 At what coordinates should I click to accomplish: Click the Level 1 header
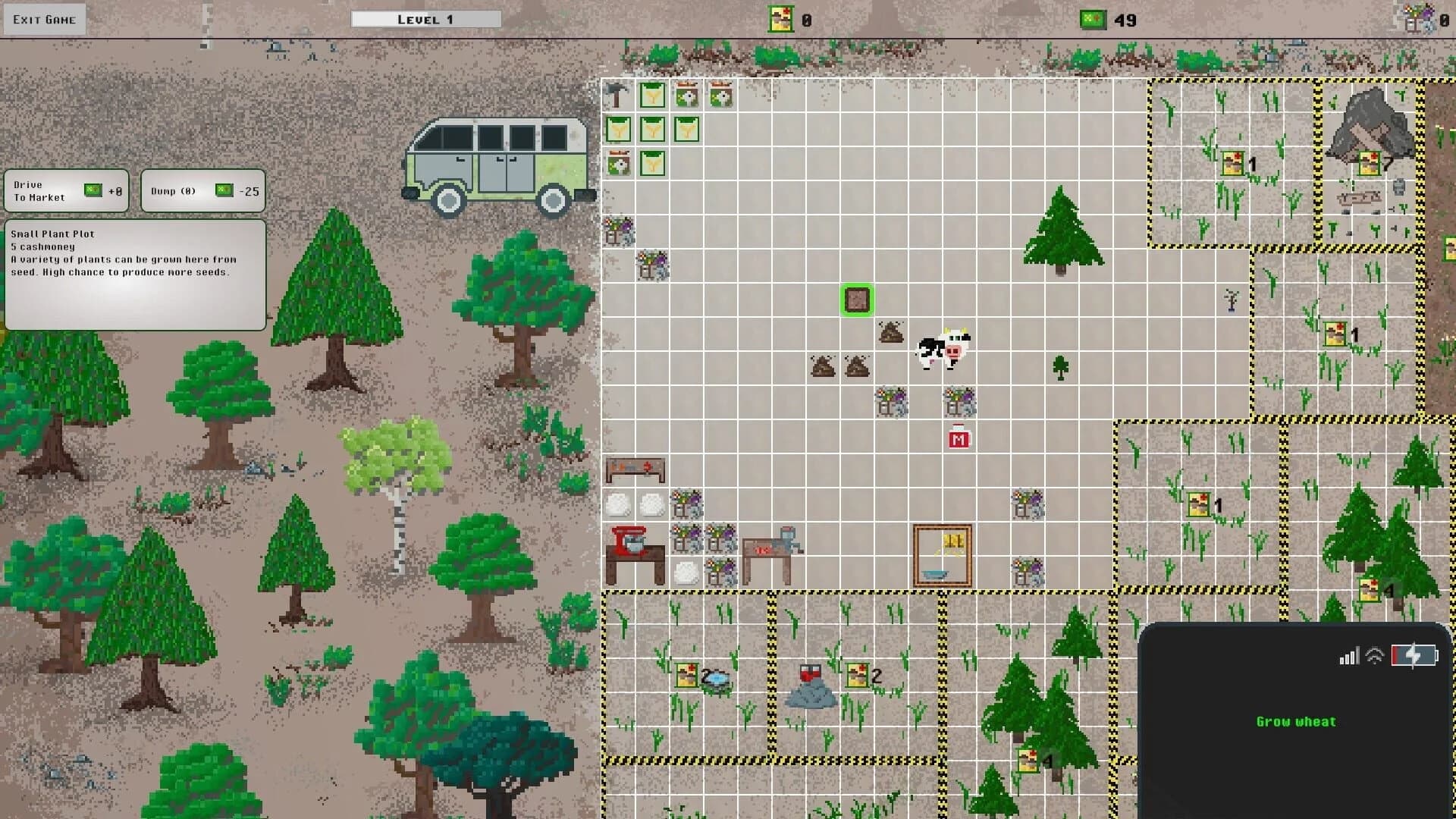[x=426, y=17]
